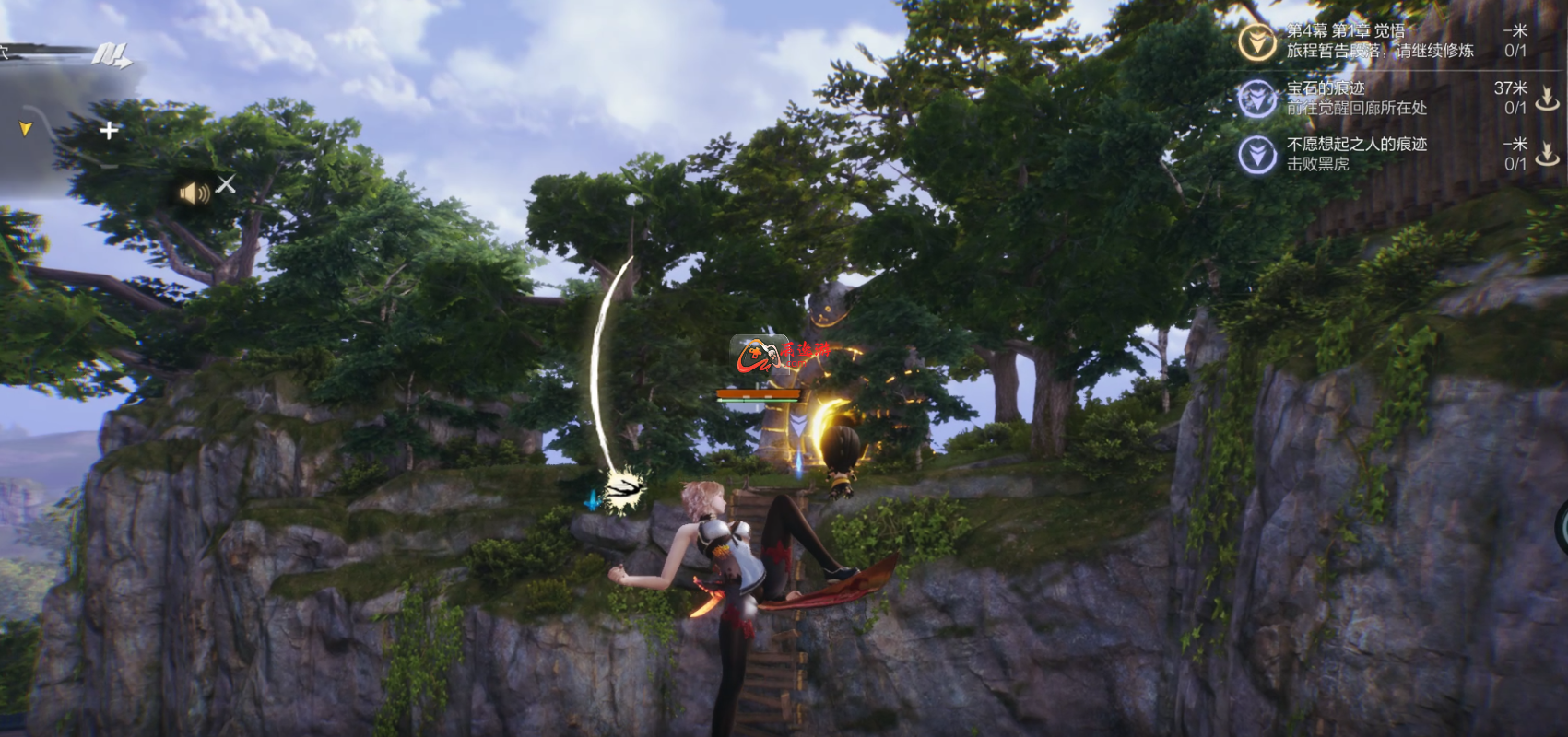
Task: Toggle the gold speaker sound icon
Action: 194,193
